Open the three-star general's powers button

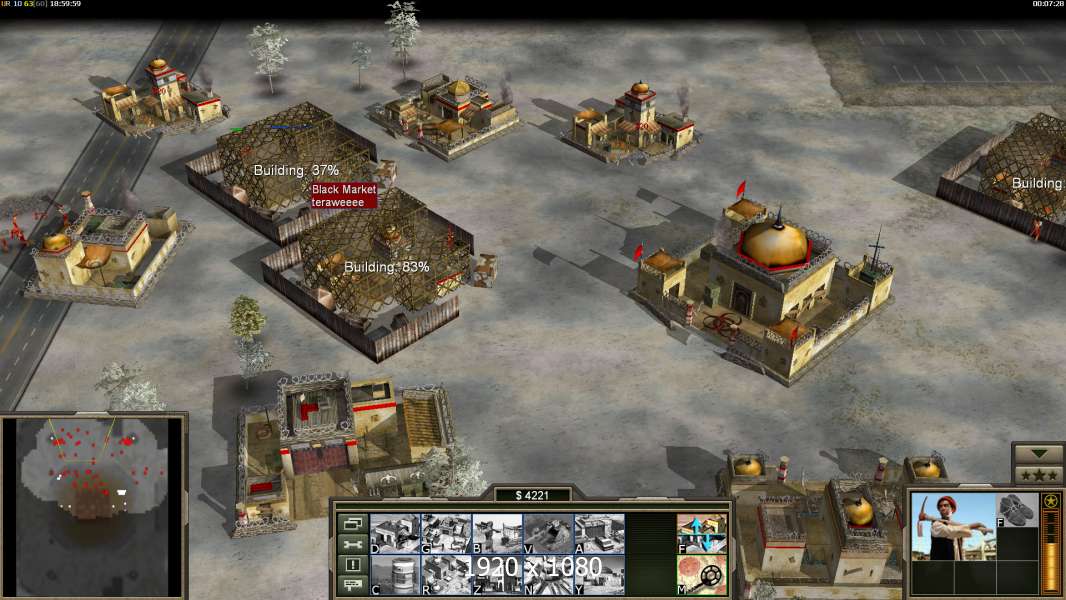(1038, 474)
